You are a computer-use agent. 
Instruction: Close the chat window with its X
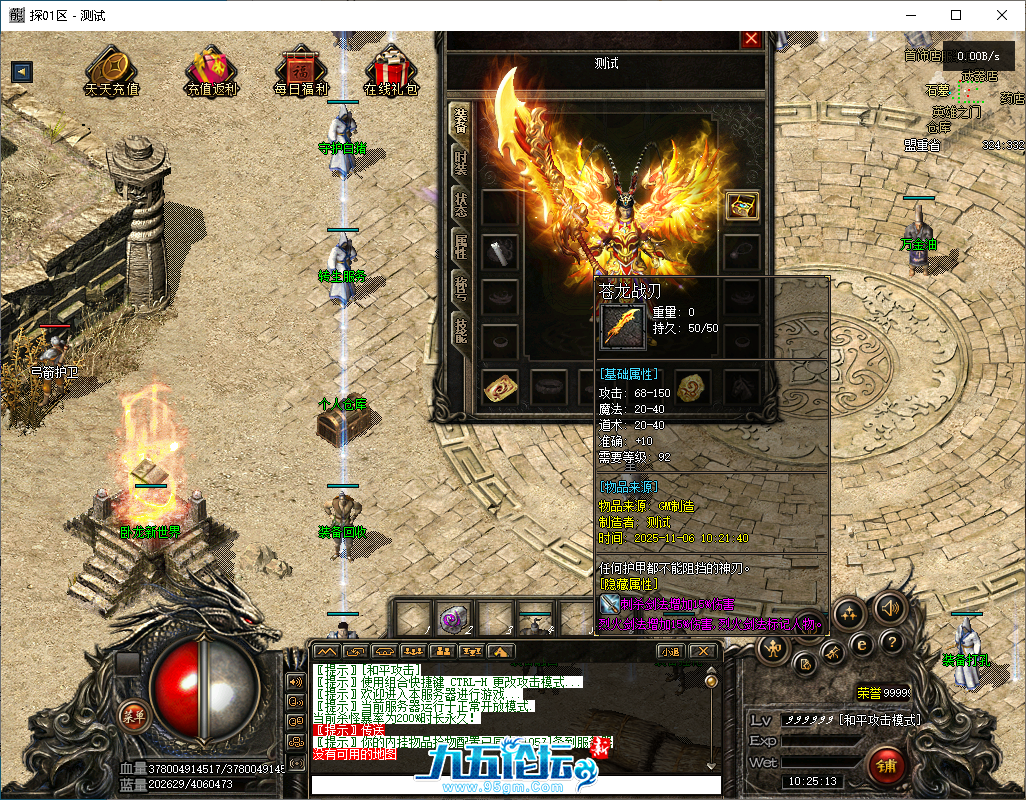[x=704, y=652]
